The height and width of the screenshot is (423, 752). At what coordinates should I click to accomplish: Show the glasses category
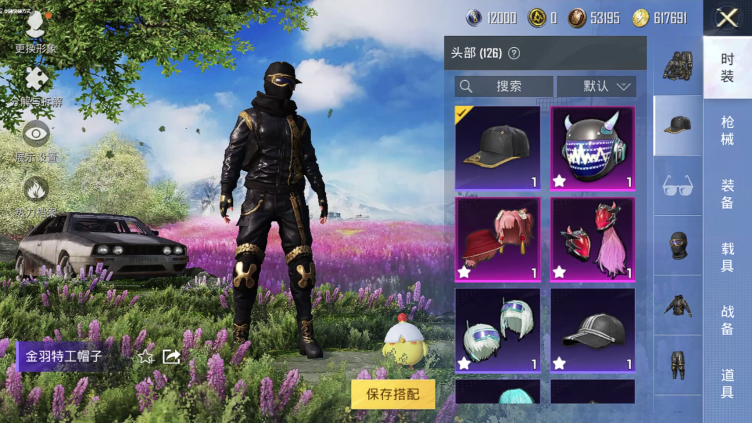click(678, 185)
